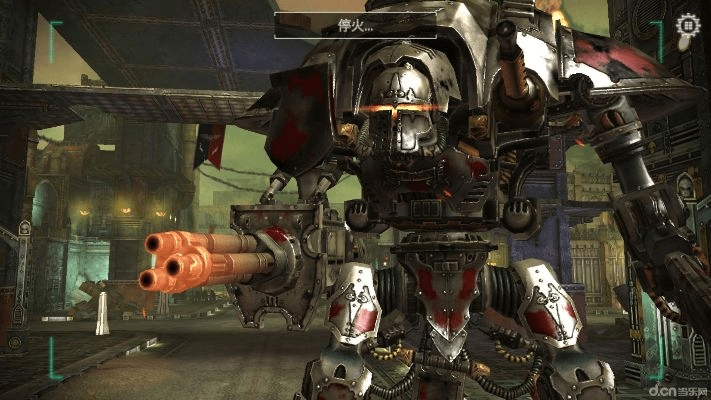Open the gear settings menu
Viewport: 711px width, 400px height.
687,25
